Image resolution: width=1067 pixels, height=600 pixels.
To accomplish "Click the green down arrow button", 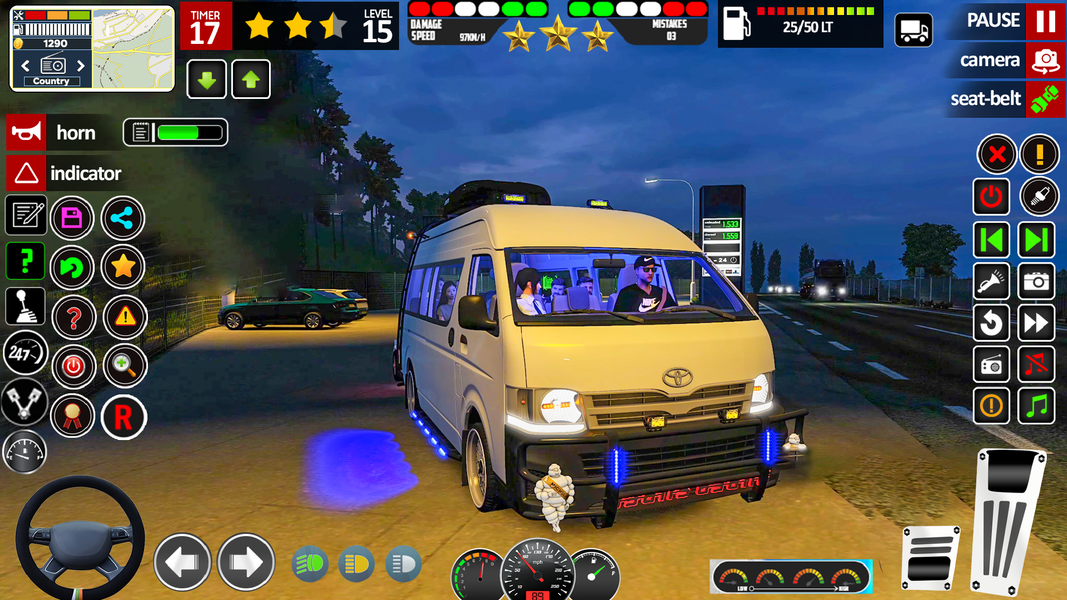I will coord(207,80).
